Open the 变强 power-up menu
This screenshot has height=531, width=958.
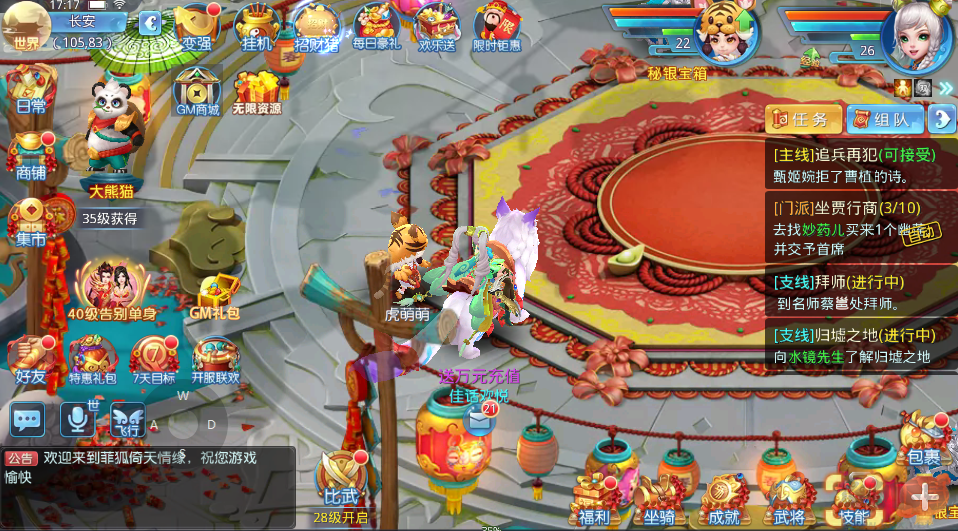(197, 26)
